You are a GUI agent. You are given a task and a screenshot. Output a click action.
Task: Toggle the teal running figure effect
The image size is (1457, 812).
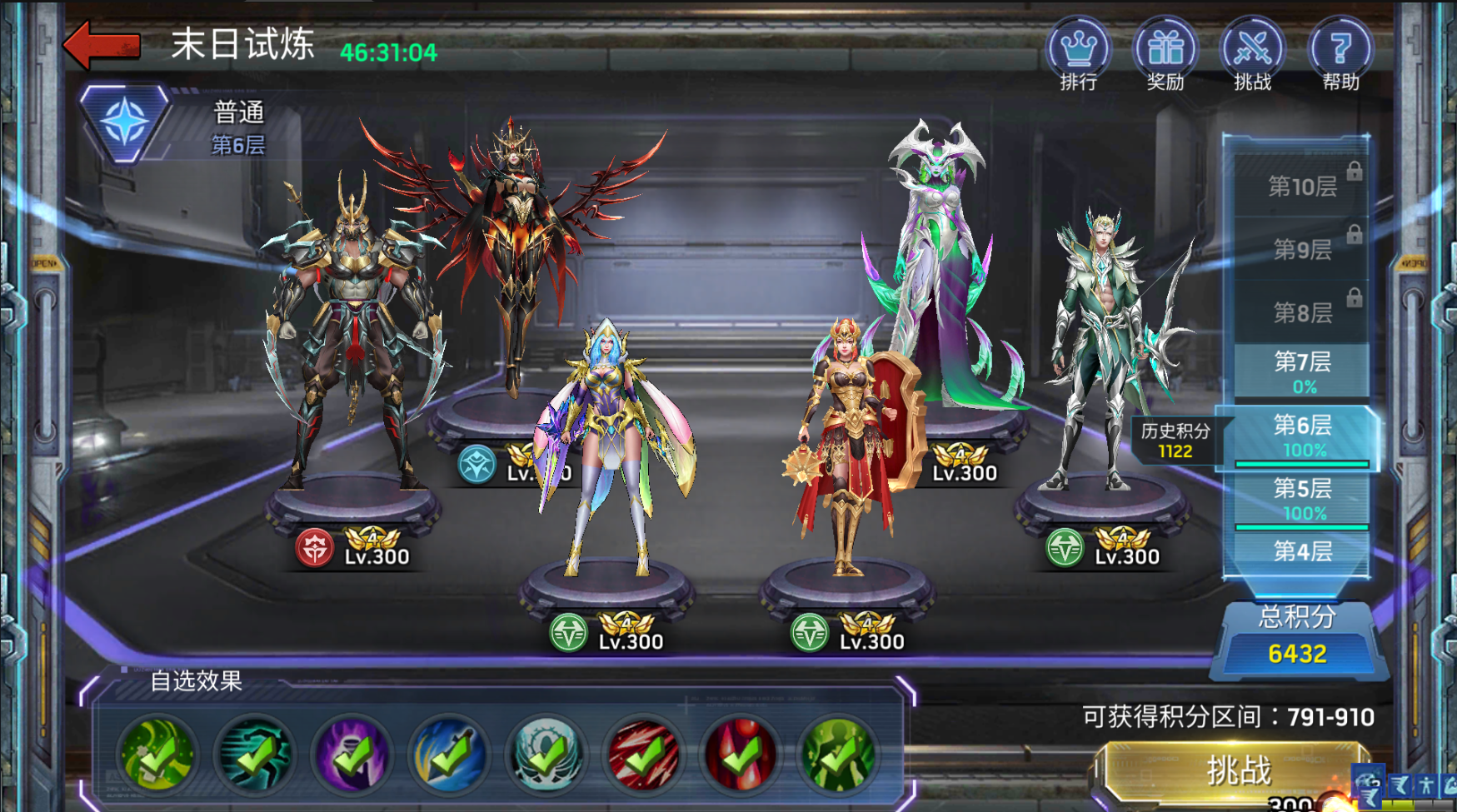[x=255, y=755]
